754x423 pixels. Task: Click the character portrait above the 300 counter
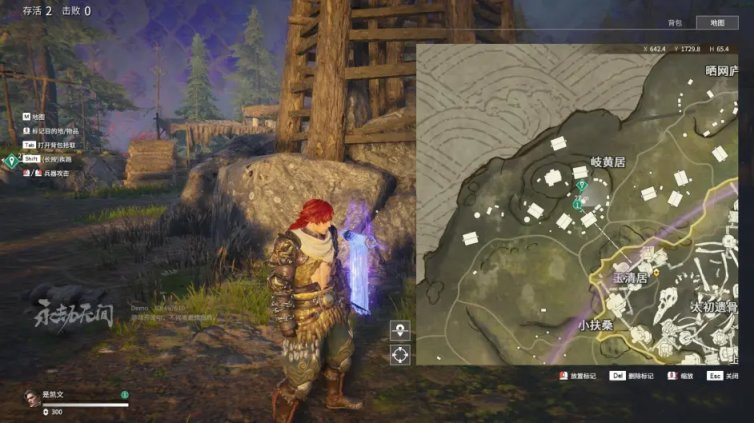click(31, 397)
